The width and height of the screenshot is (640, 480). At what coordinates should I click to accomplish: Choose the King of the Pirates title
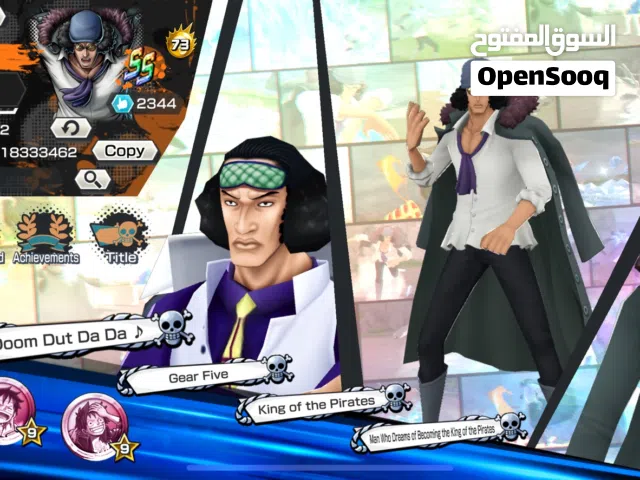pos(318,404)
